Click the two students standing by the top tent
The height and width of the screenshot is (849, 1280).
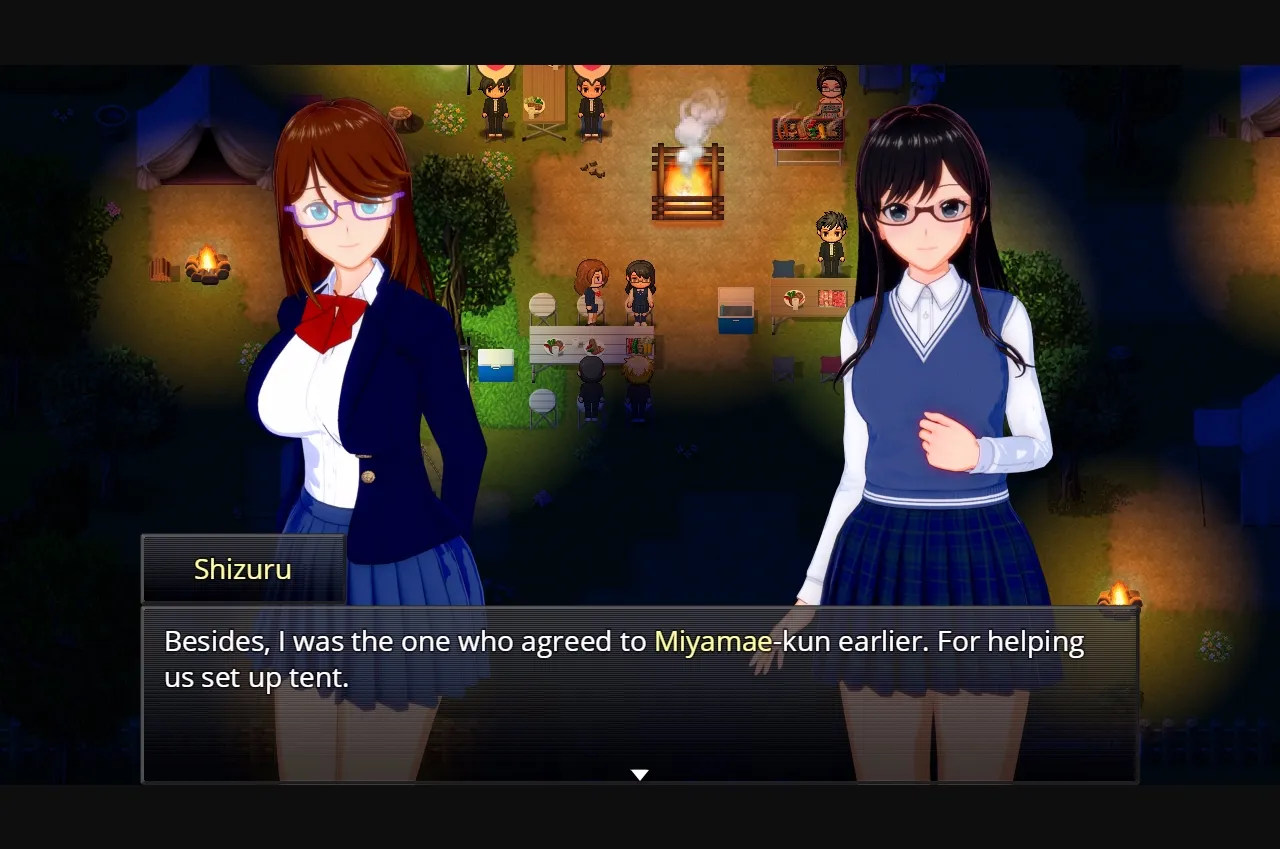540,100
